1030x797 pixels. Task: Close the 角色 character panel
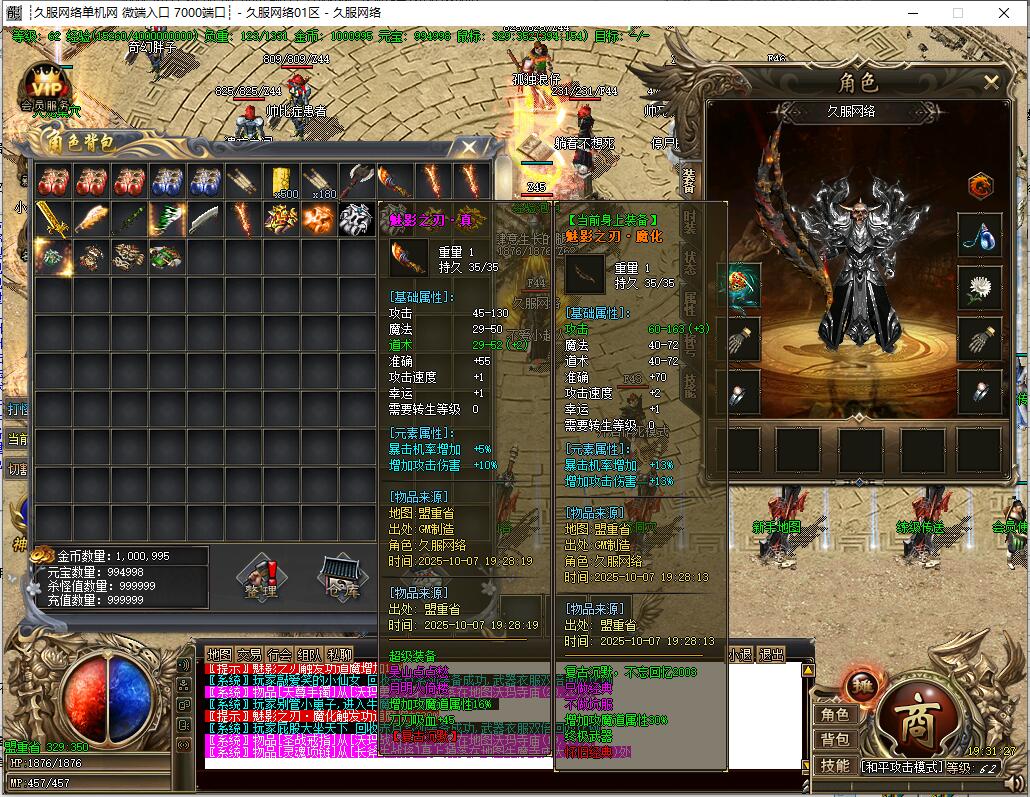pyautogui.click(x=991, y=82)
